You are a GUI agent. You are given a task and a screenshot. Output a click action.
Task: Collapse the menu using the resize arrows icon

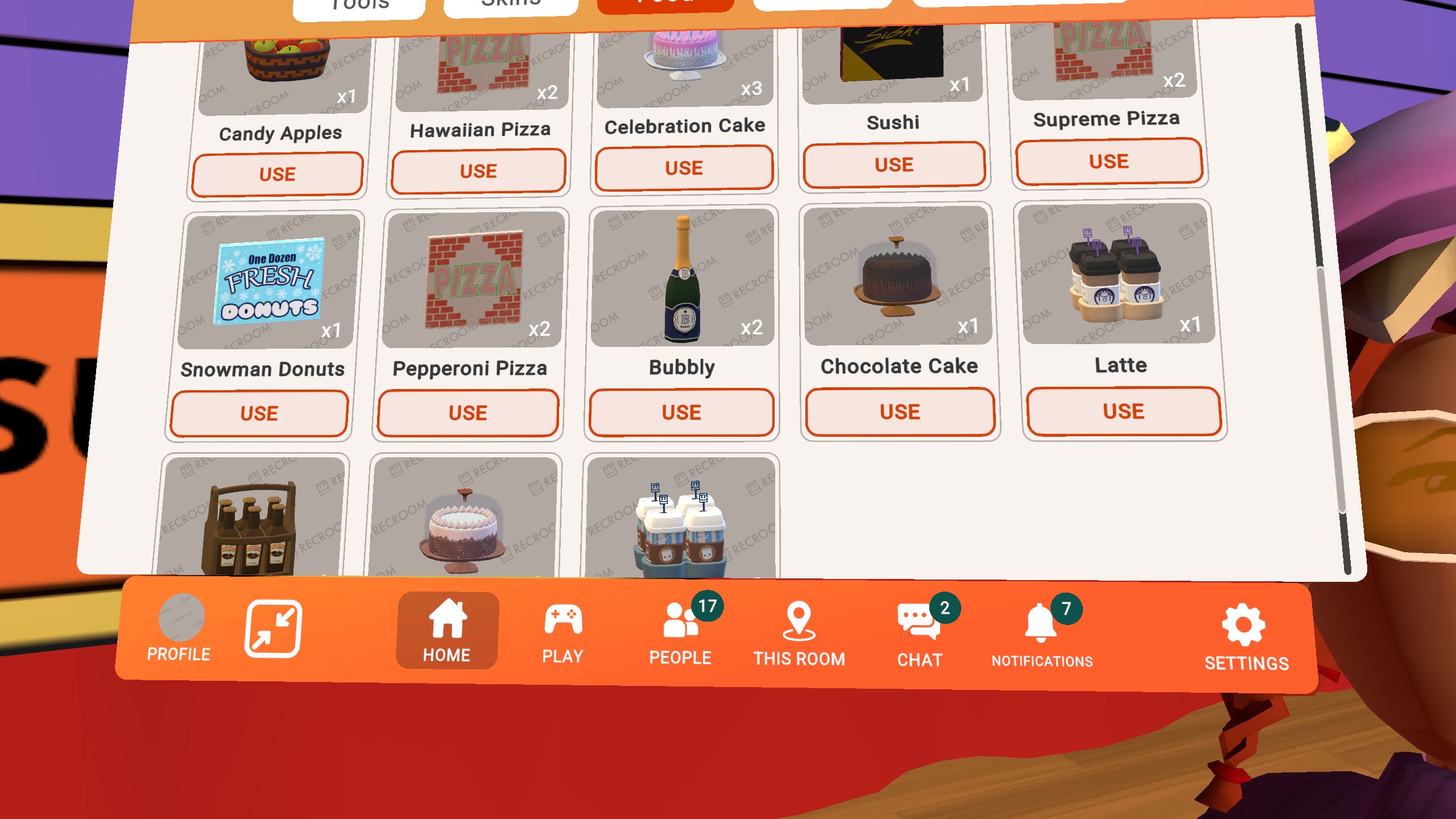point(273,628)
